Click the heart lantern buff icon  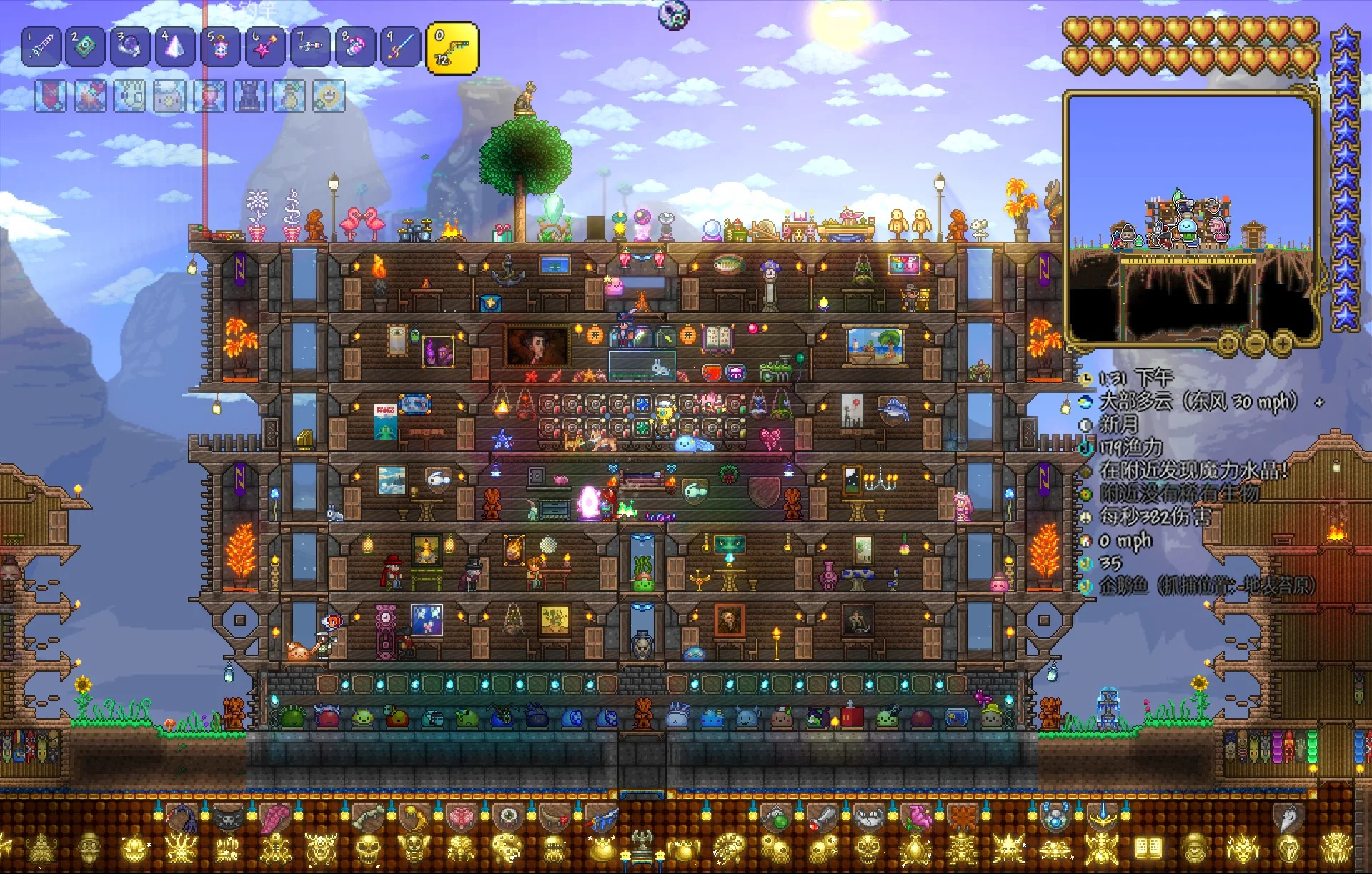210,96
